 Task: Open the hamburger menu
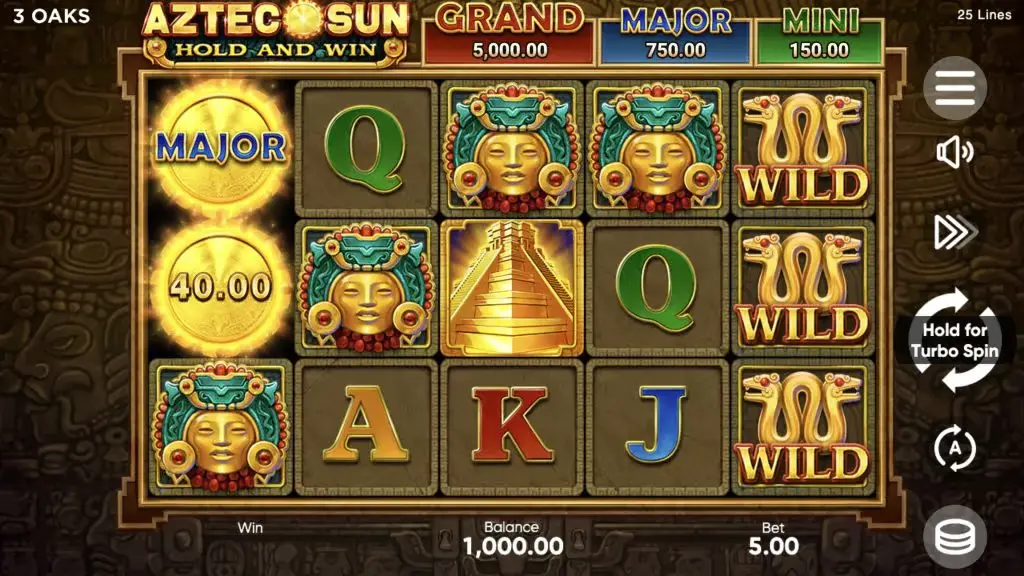(954, 89)
